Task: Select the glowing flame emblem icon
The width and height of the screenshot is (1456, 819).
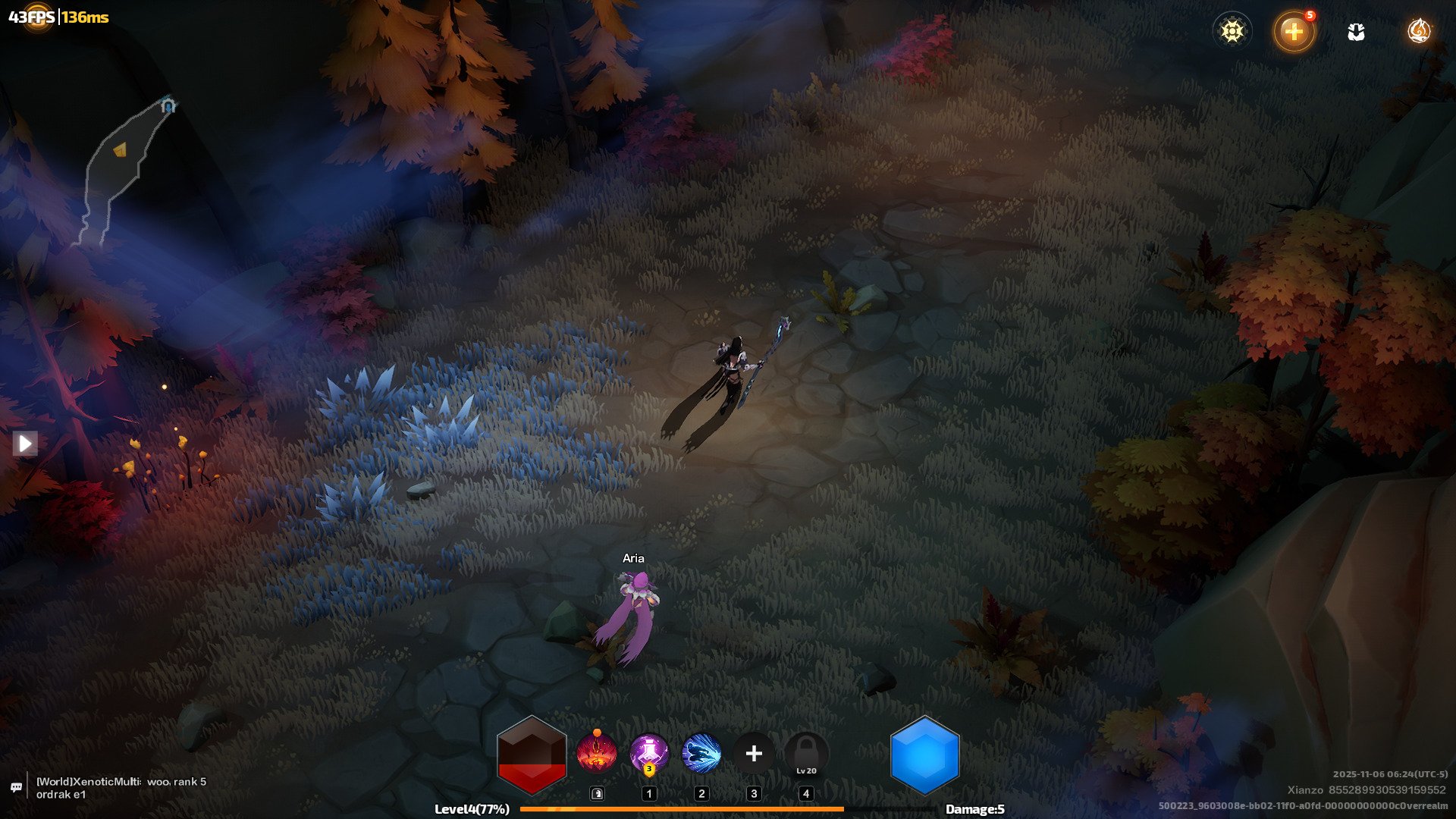Action: [1418, 31]
